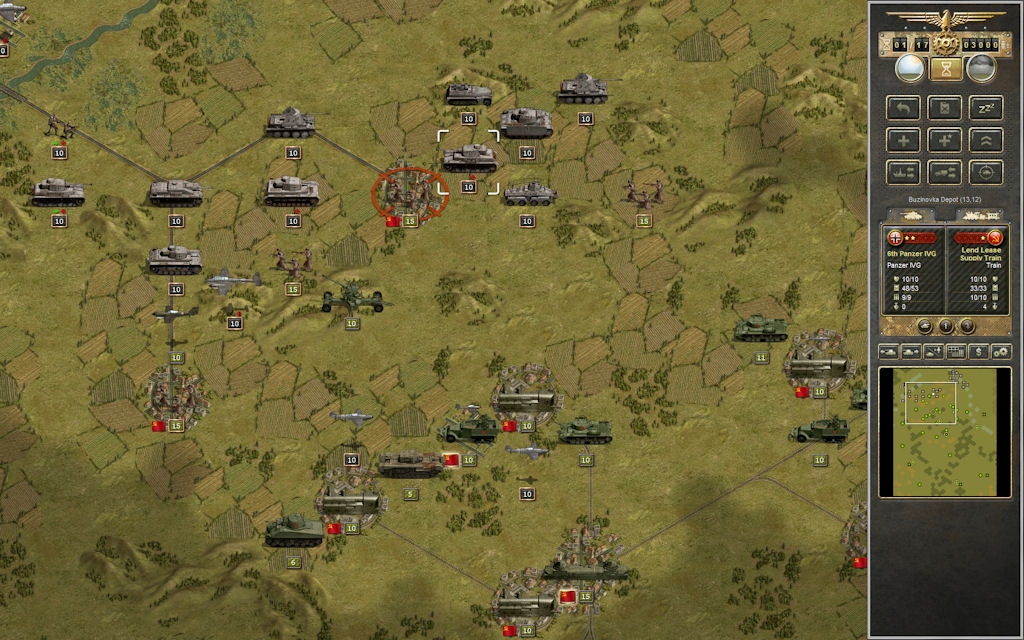Image resolution: width=1024 pixels, height=640 pixels.
Task: Resupply the unit using the fuel can button
Action: [945, 107]
